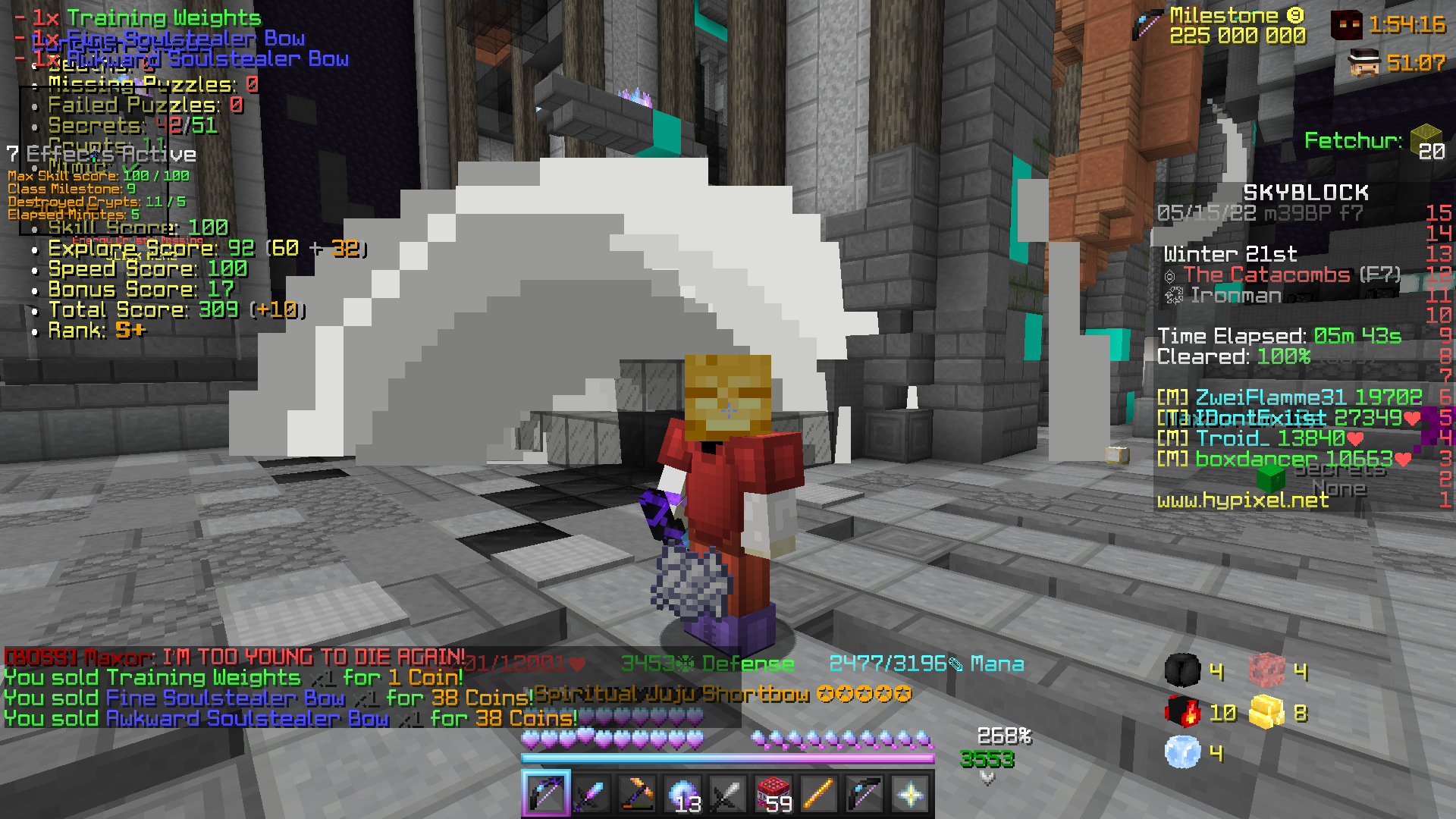Screen dimensions: 1456x819
Task: Toggle the Secrets 42/51 entry bullet
Action: pyautogui.click(x=34, y=127)
